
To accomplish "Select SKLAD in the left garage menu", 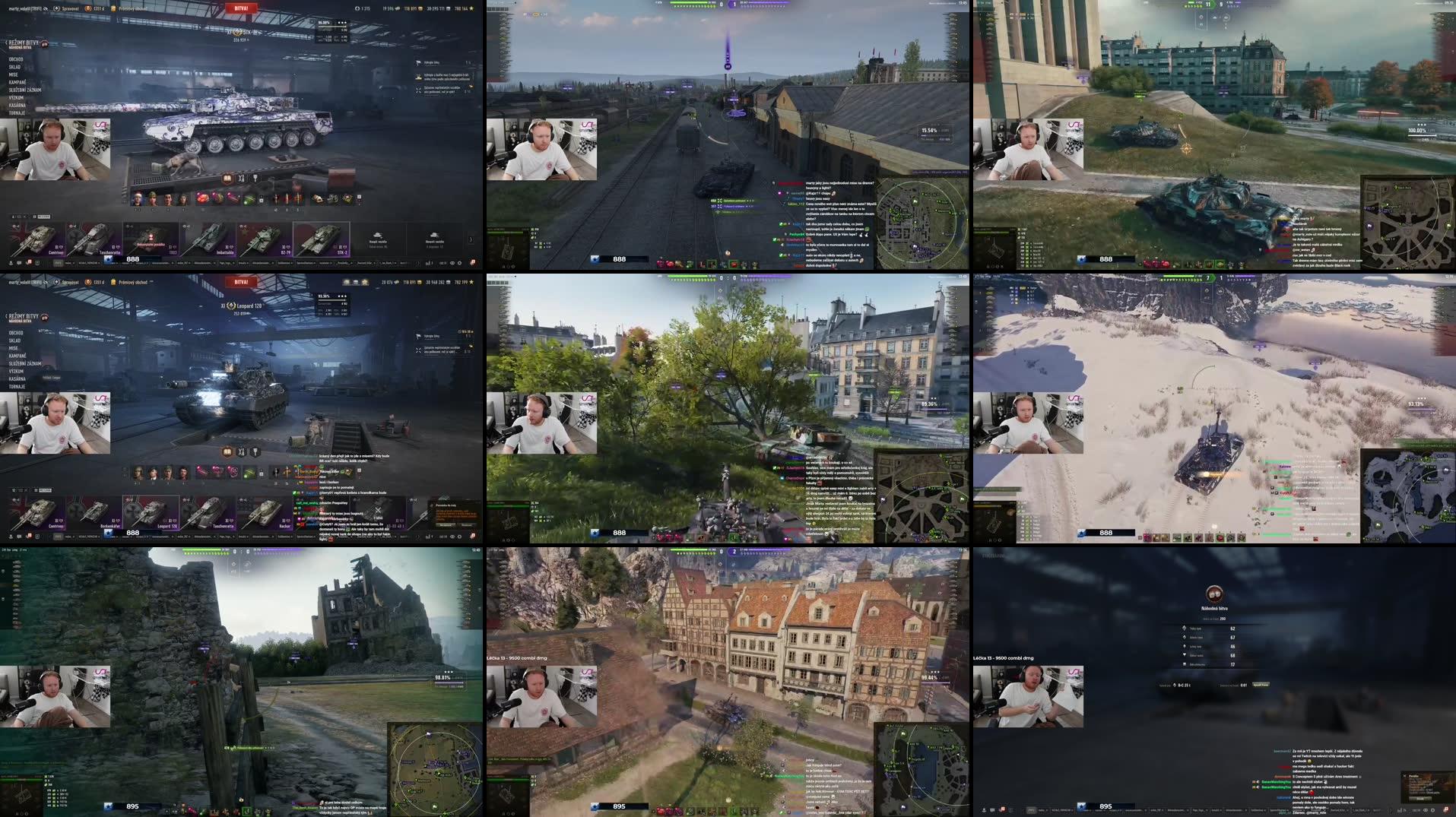I will coord(14,68).
